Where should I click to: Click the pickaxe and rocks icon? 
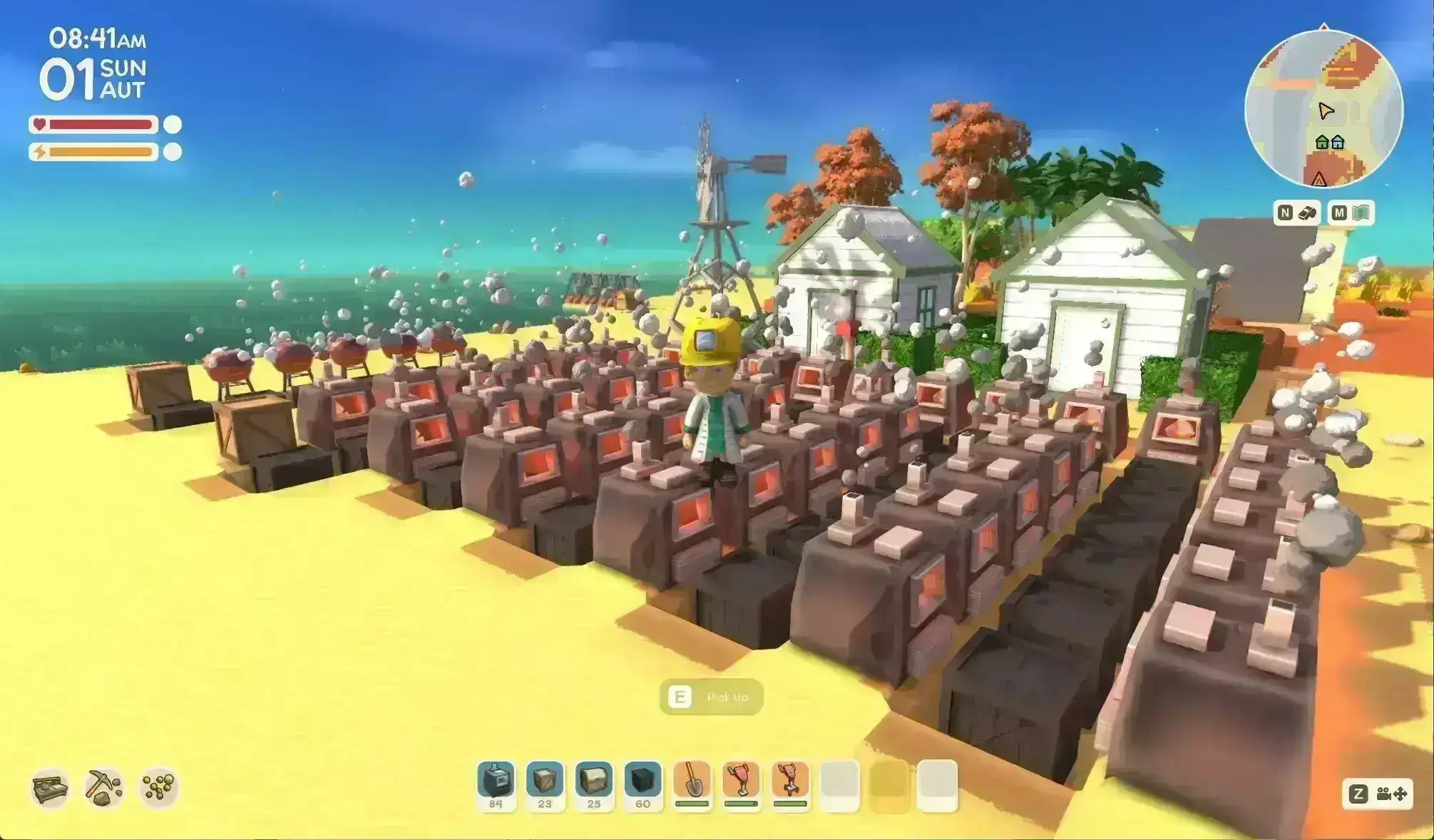pyautogui.click(x=104, y=788)
